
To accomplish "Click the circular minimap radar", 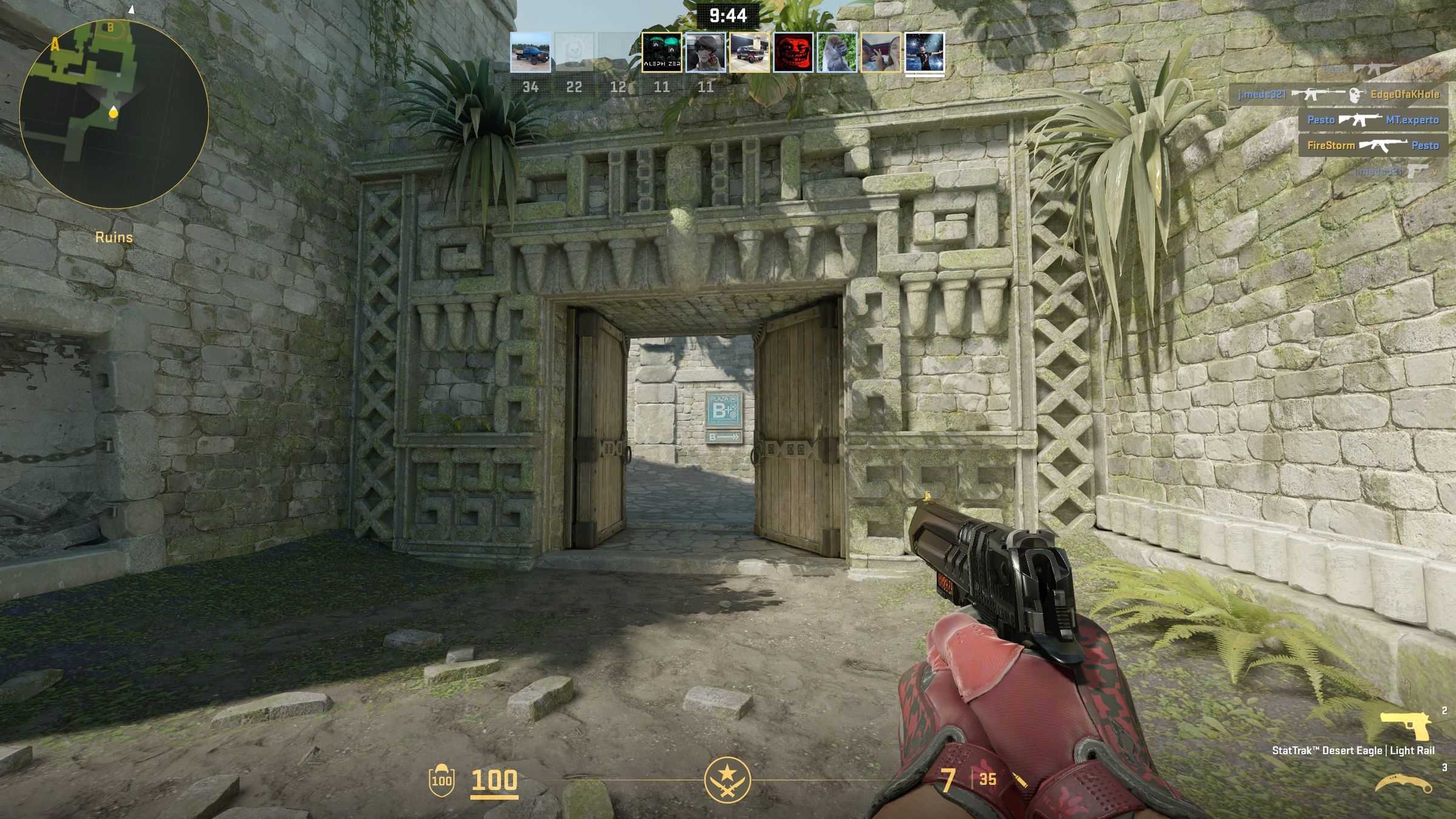I will click(114, 114).
